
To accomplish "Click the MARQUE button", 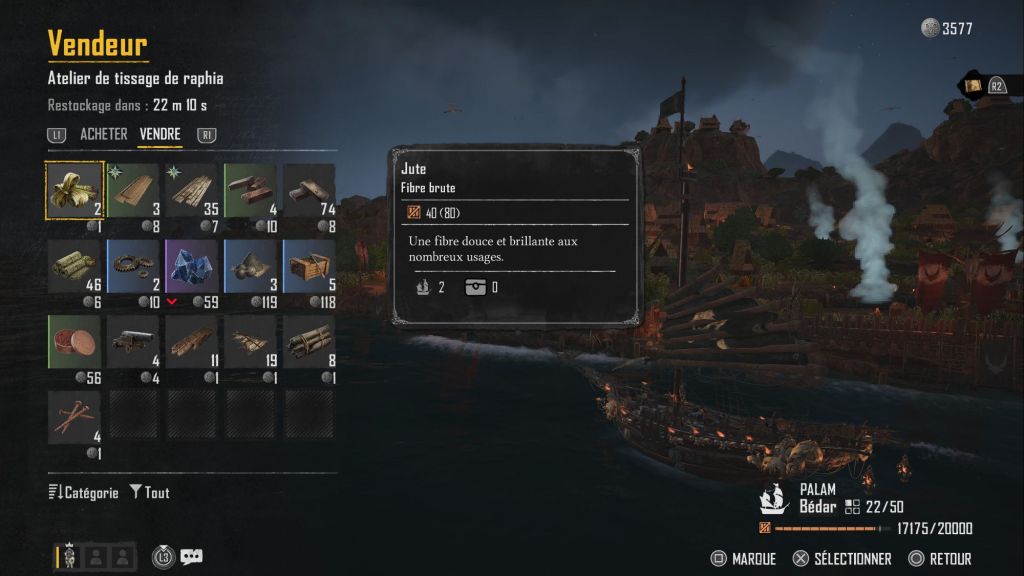I will tap(743, 559).
